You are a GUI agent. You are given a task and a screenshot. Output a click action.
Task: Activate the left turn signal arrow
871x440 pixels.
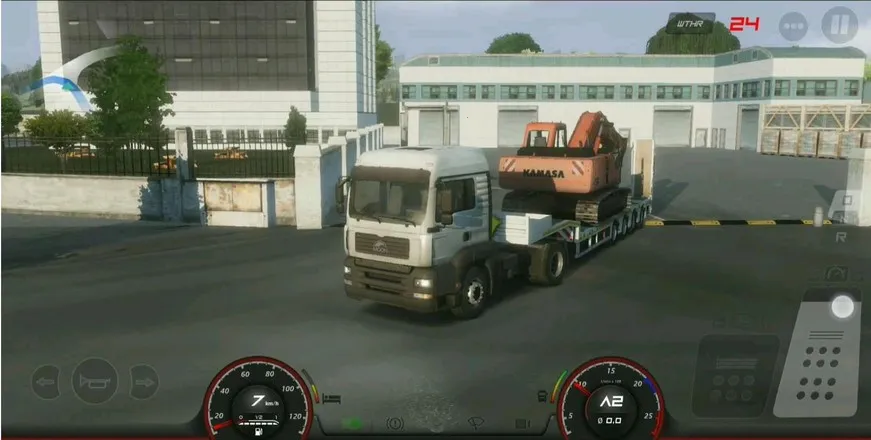[x=45, y=381]
